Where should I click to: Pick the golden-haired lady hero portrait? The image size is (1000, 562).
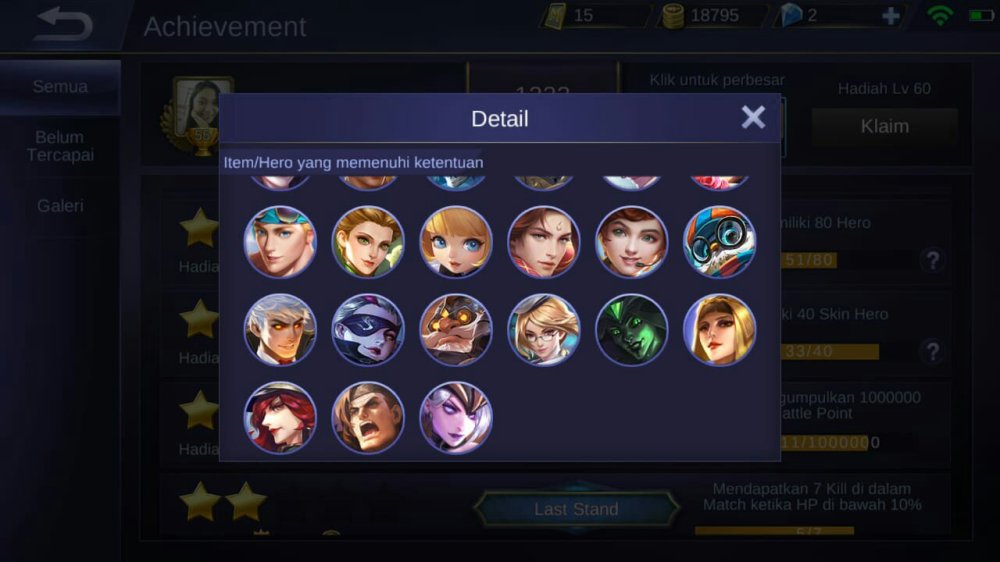pos(719,330)
